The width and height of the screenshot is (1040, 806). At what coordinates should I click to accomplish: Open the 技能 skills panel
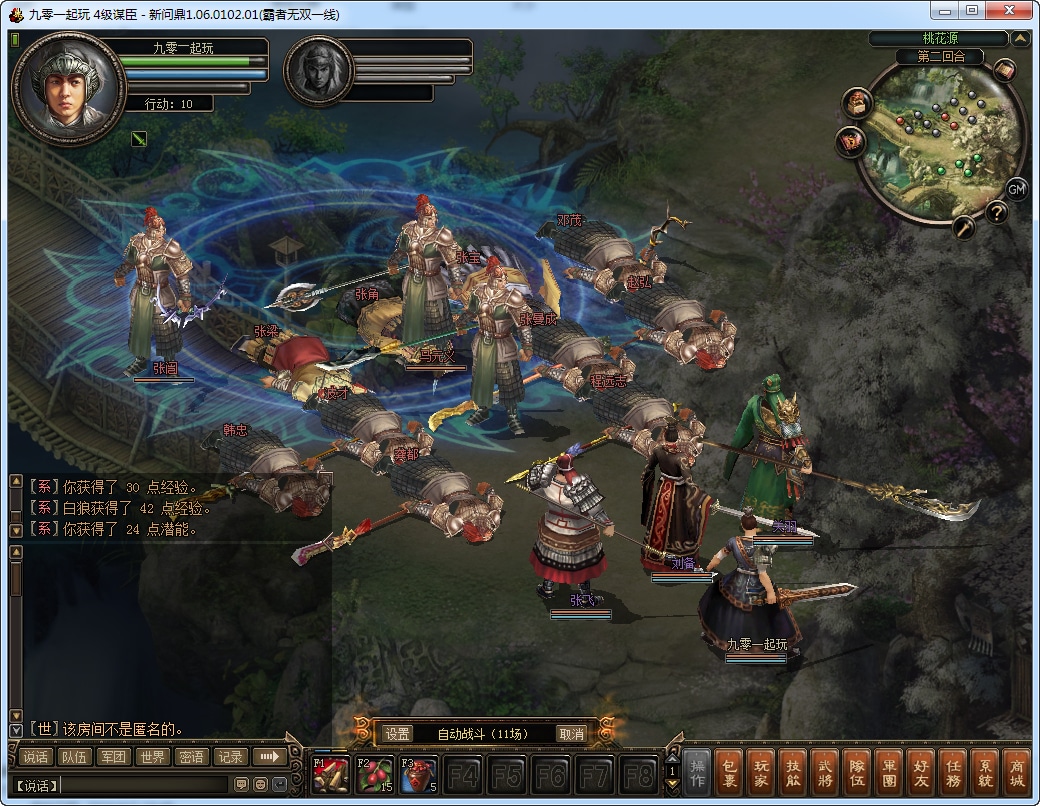793,774
